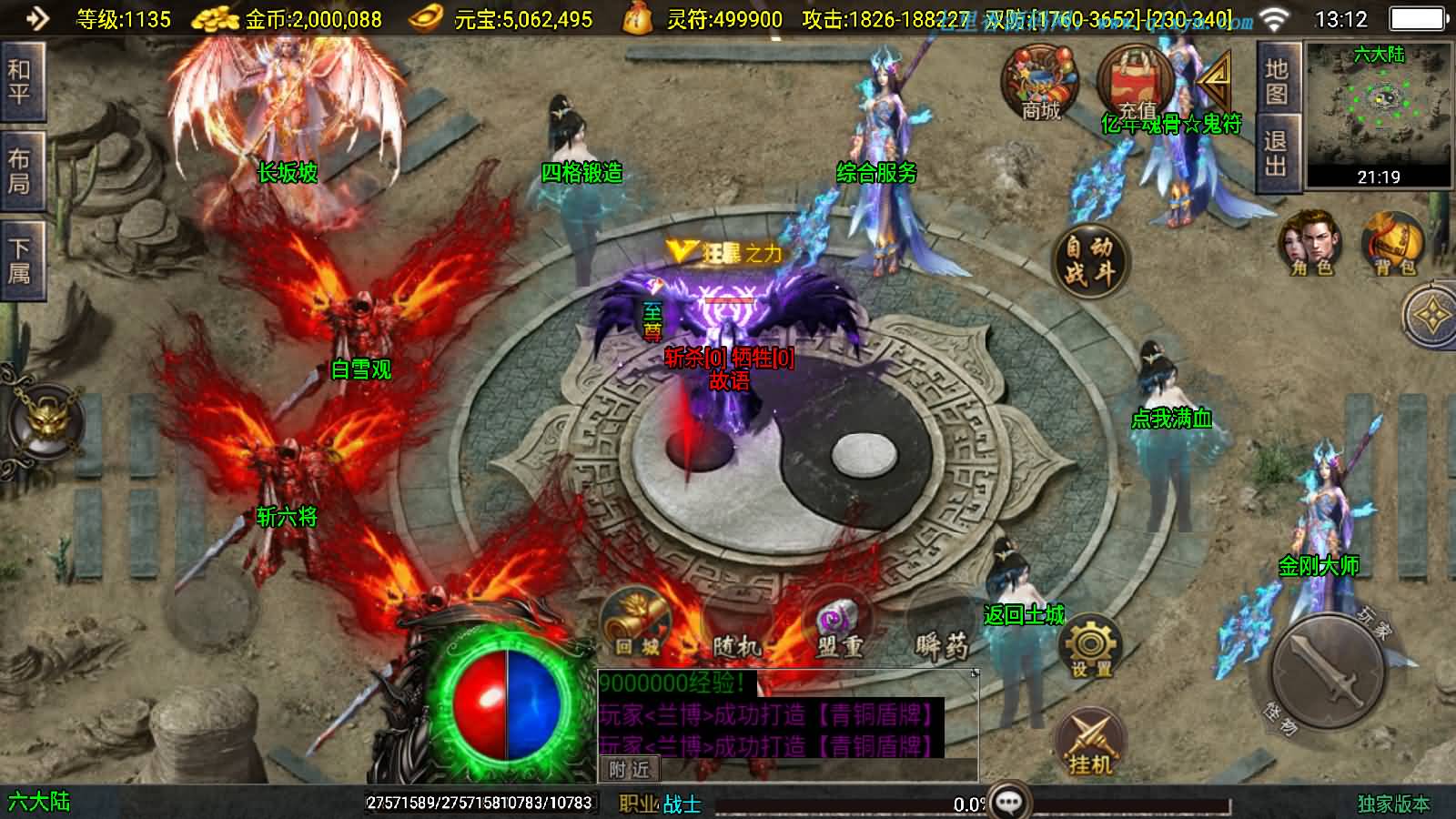Screen dimensions: 1456x819
Task: Open the 设置 gear settings
Action: [1090, 648]
